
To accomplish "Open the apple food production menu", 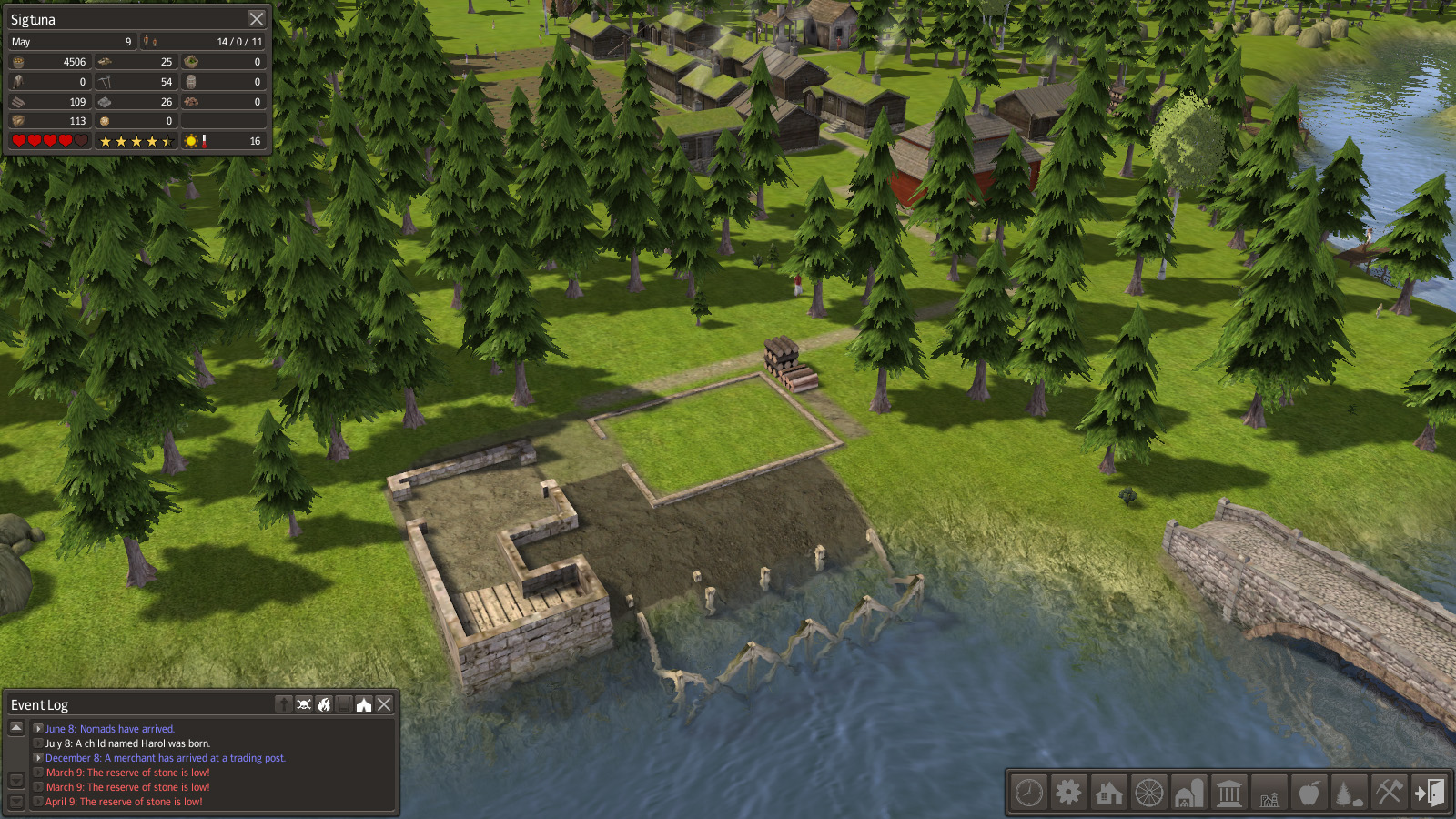I will 1309,793.
